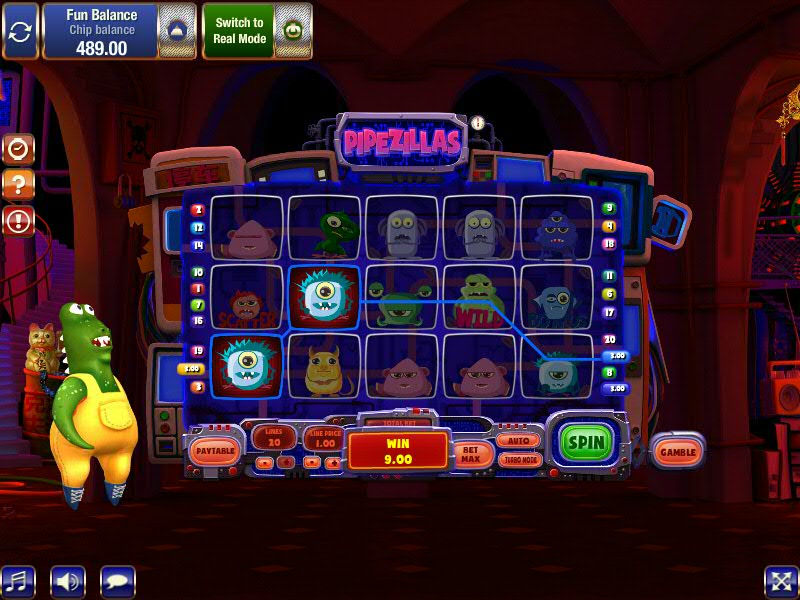Toggle Turbo Mode
Image resolution: width=800 pixels, height=600 pixels.
517,460
